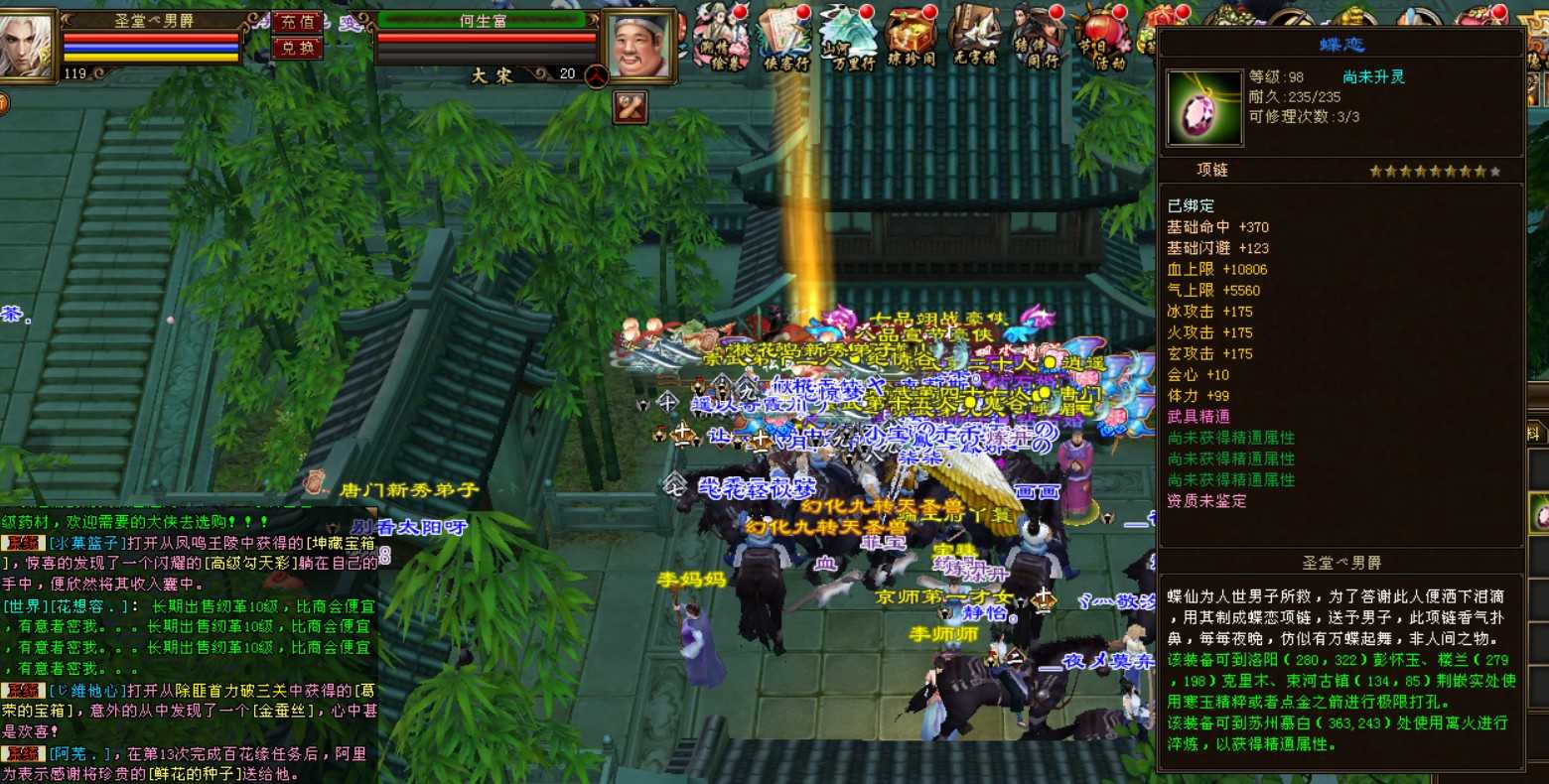Open the 节日活动 festival lantern icon

tap(1103, 38)
